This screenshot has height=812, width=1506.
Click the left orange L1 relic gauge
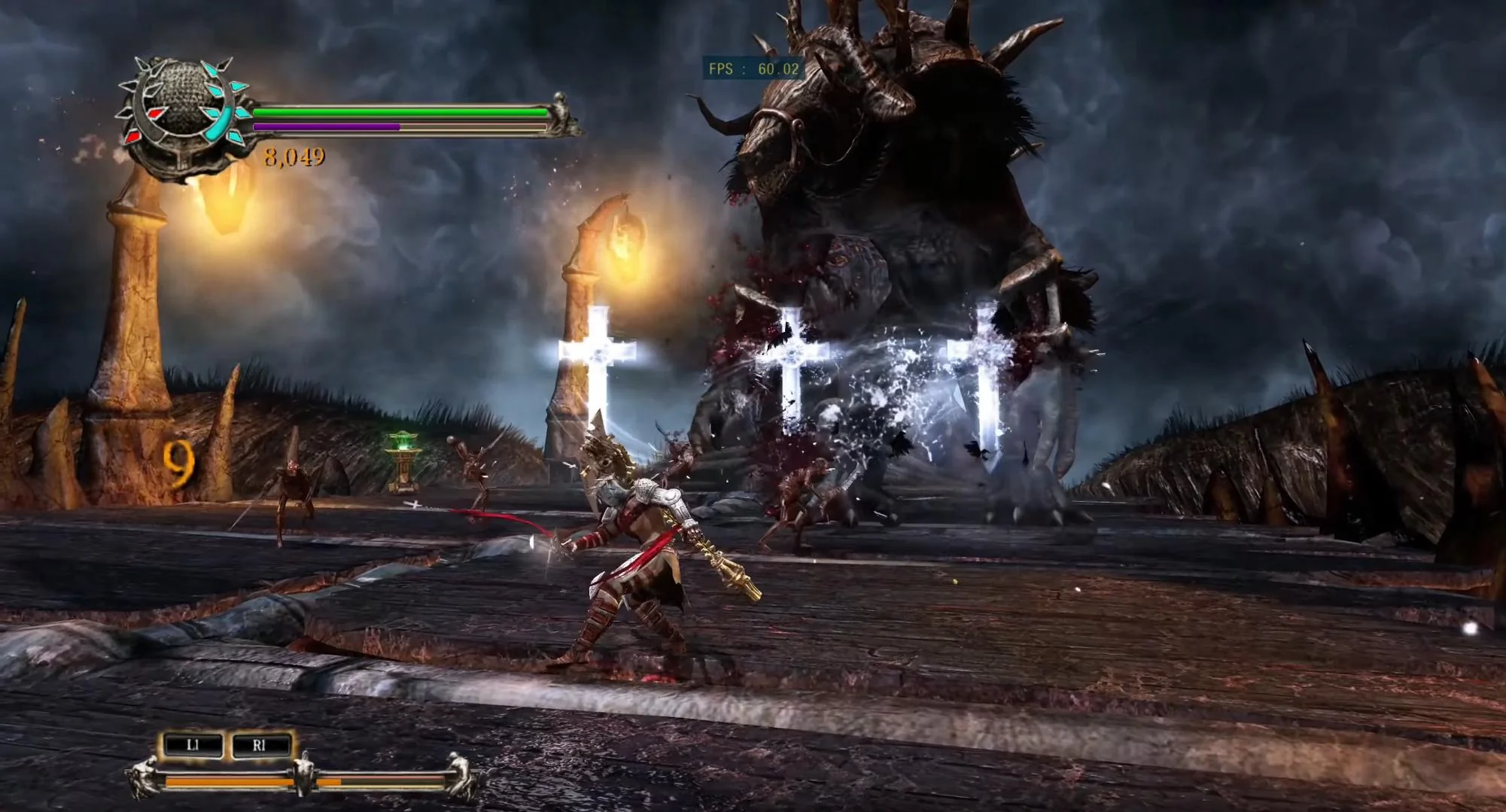click(226, 783)
